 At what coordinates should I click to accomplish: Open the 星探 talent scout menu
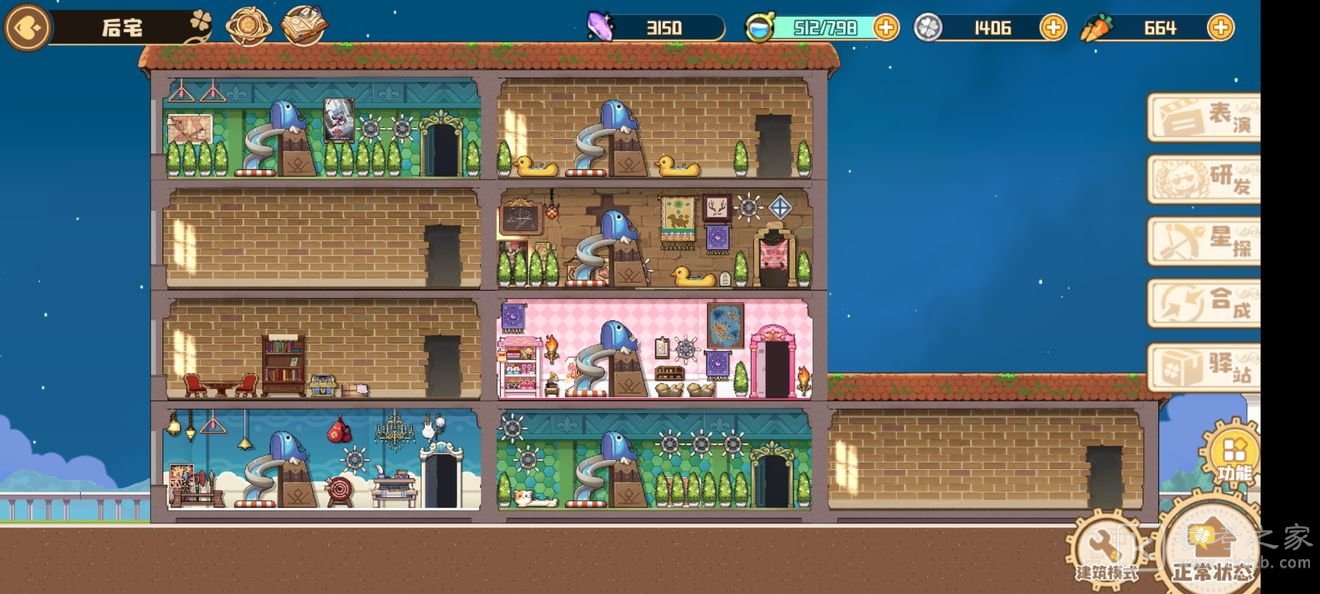click(x=1204, y=242)
